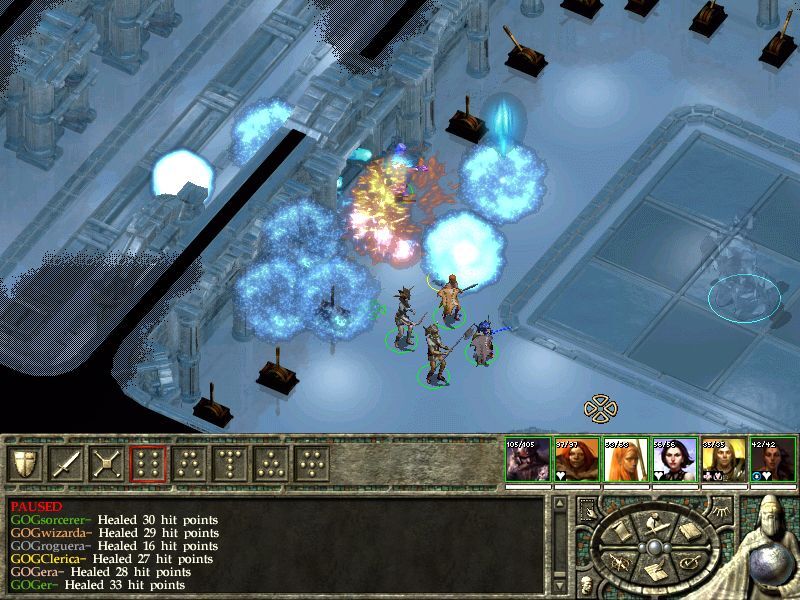Image resolution: width=800 pixels, height=600 pixels.
Task: Select the sword attack command
Action: pos(67,464)
